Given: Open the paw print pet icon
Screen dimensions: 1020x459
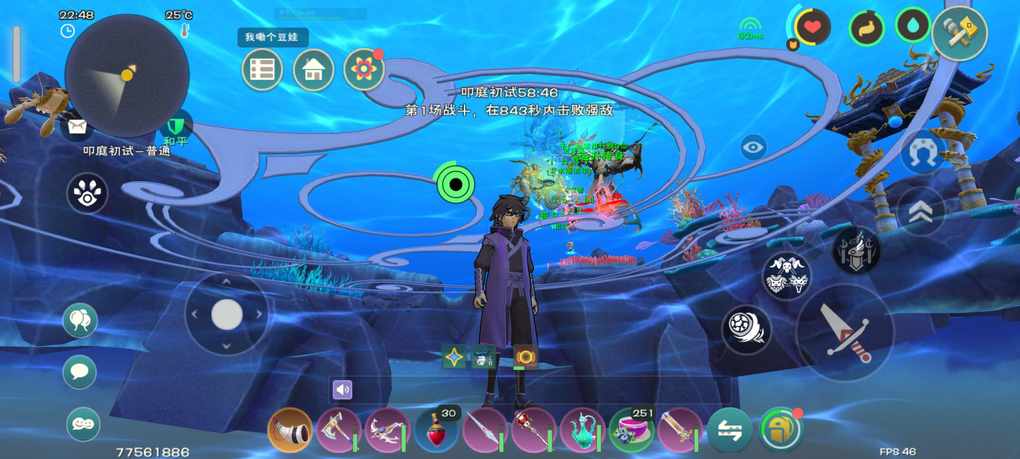Looking at the screenshot, I should [88, 194].
